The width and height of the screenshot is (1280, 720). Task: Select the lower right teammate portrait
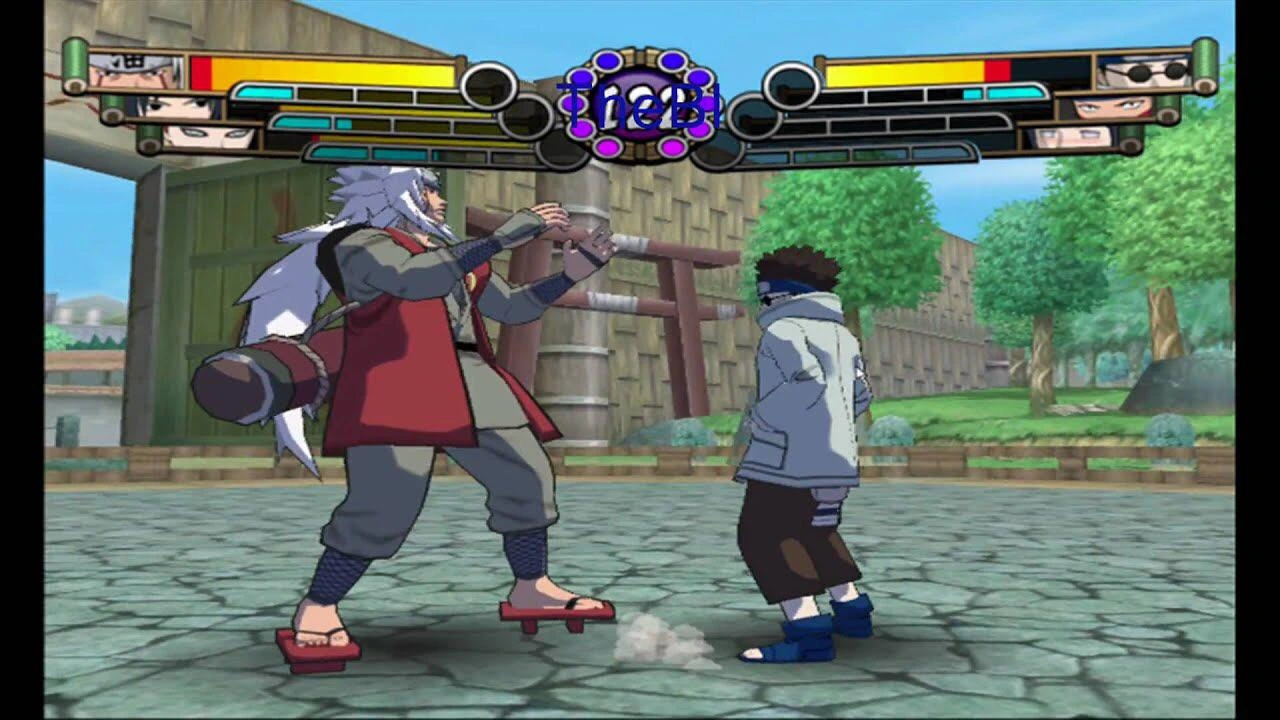pos(1075,138)
